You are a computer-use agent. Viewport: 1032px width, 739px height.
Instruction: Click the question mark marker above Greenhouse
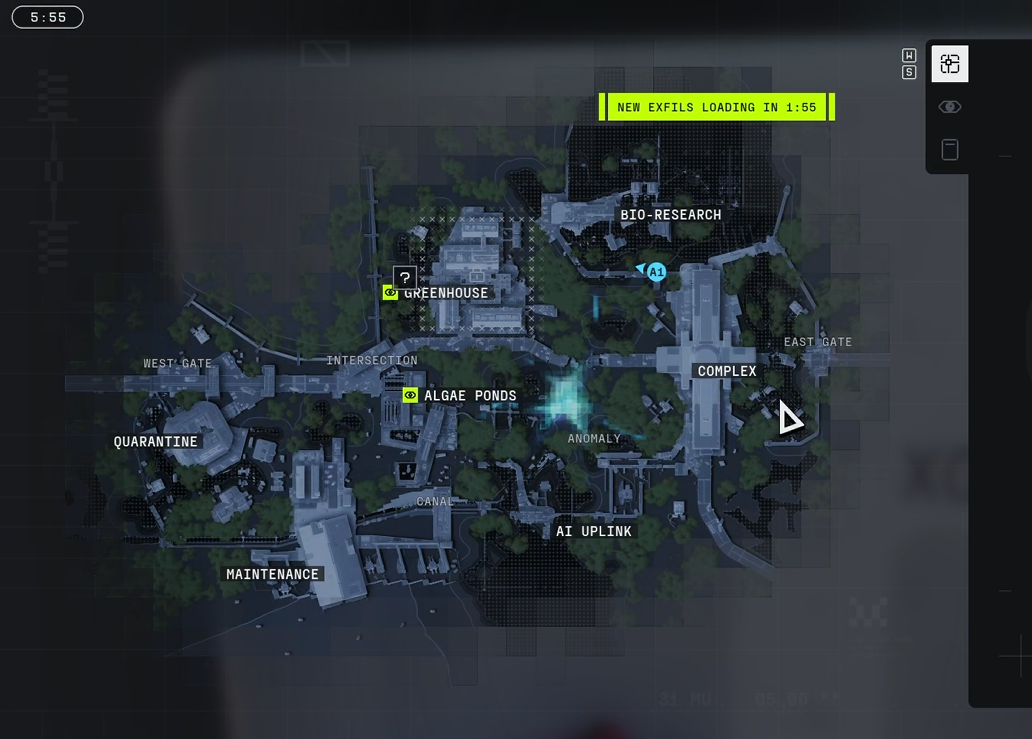(404, 277)
